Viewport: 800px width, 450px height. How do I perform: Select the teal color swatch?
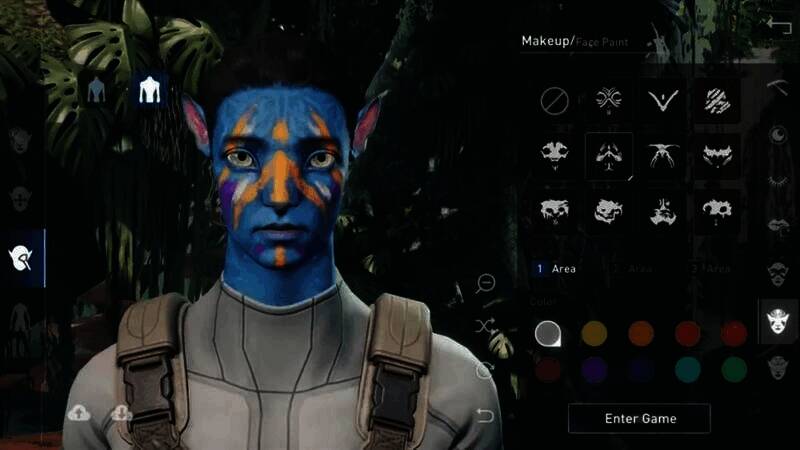(x=687, y=369)
